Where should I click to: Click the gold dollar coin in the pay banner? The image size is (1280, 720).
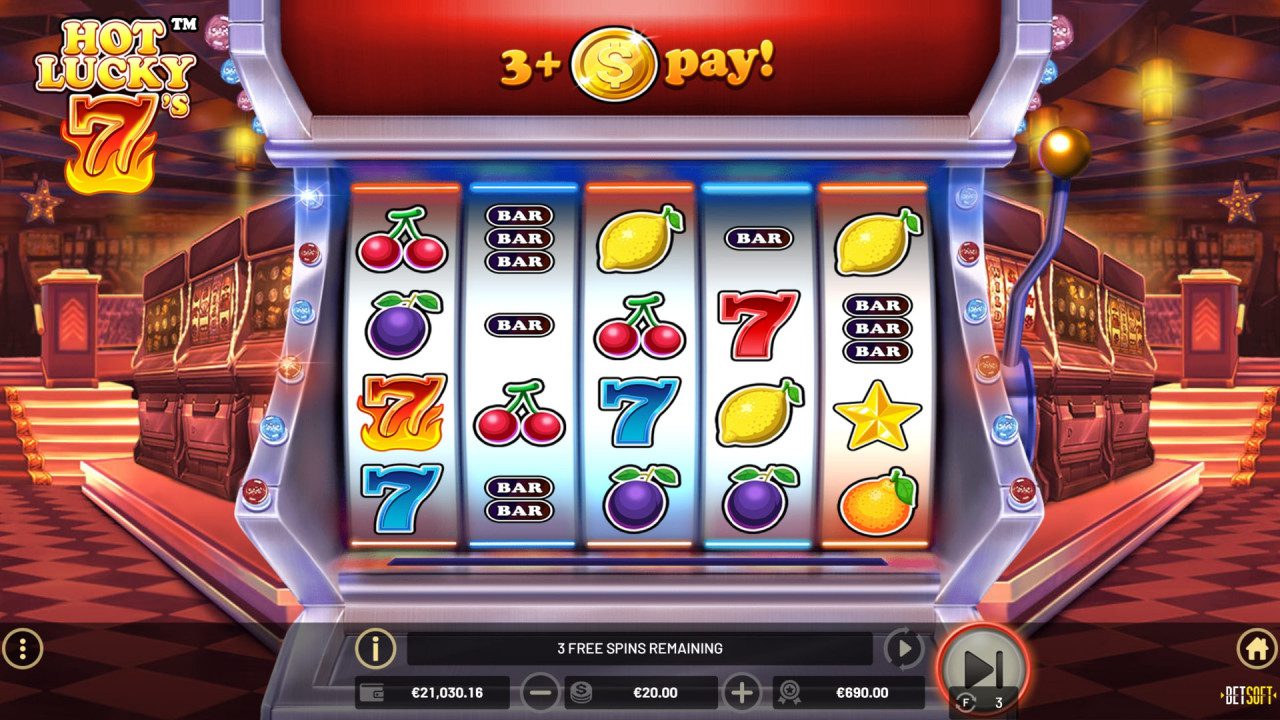[614, 62]
